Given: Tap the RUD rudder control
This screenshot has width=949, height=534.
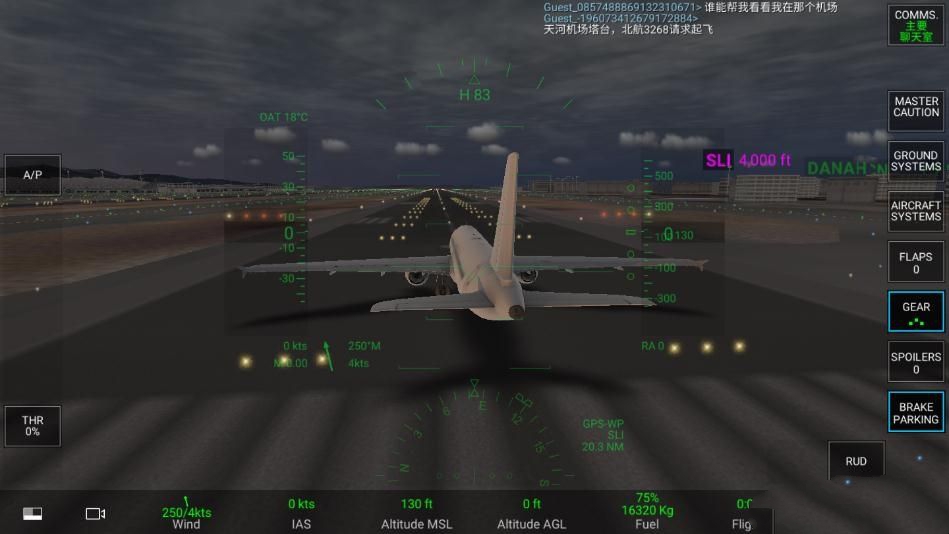Looking at the screenshot, I should (x=856, y=461).
